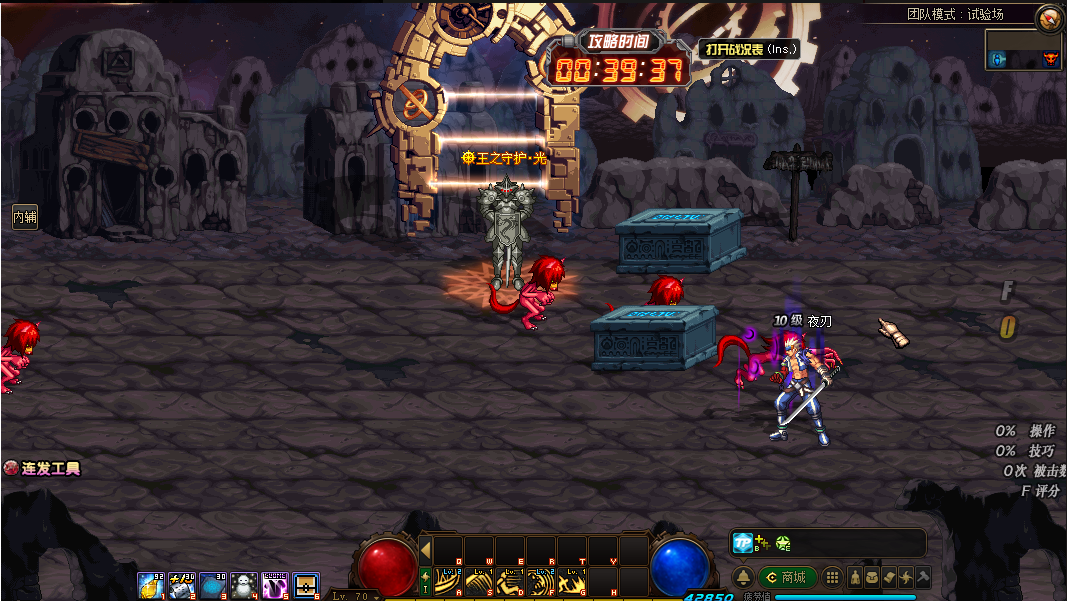Click the skill bar left arrow toggle

(x=425, y=551)
